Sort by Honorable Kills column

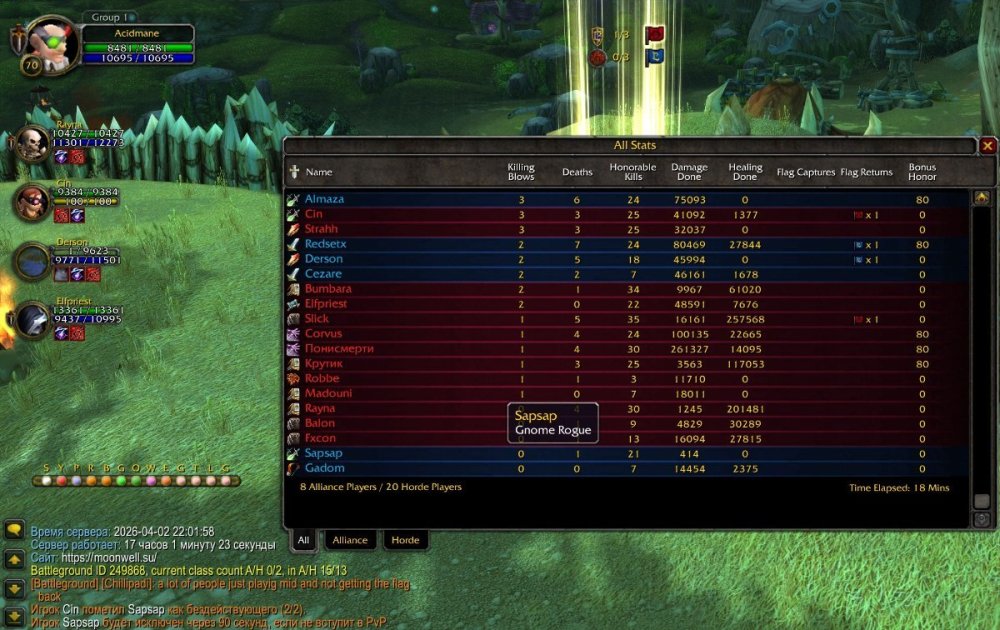coord(633,172)
